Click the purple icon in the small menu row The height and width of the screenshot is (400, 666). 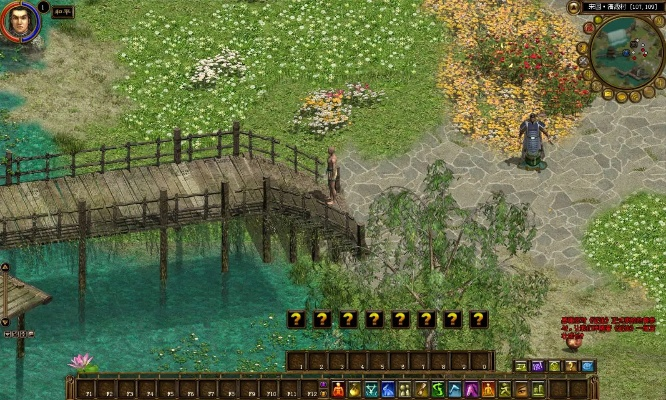click(x=537, y=367)
